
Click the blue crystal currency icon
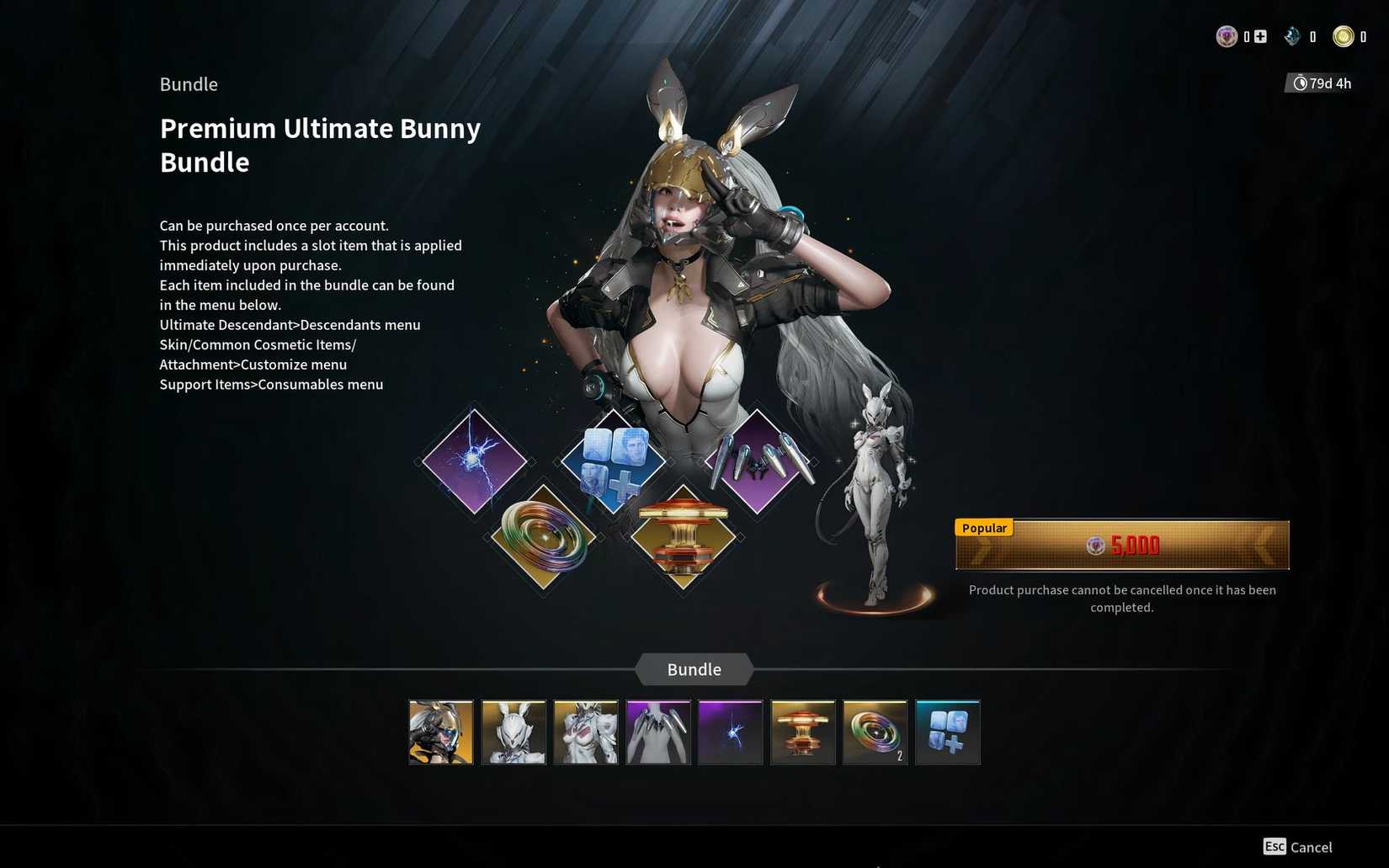click(x=1291, y=36)
